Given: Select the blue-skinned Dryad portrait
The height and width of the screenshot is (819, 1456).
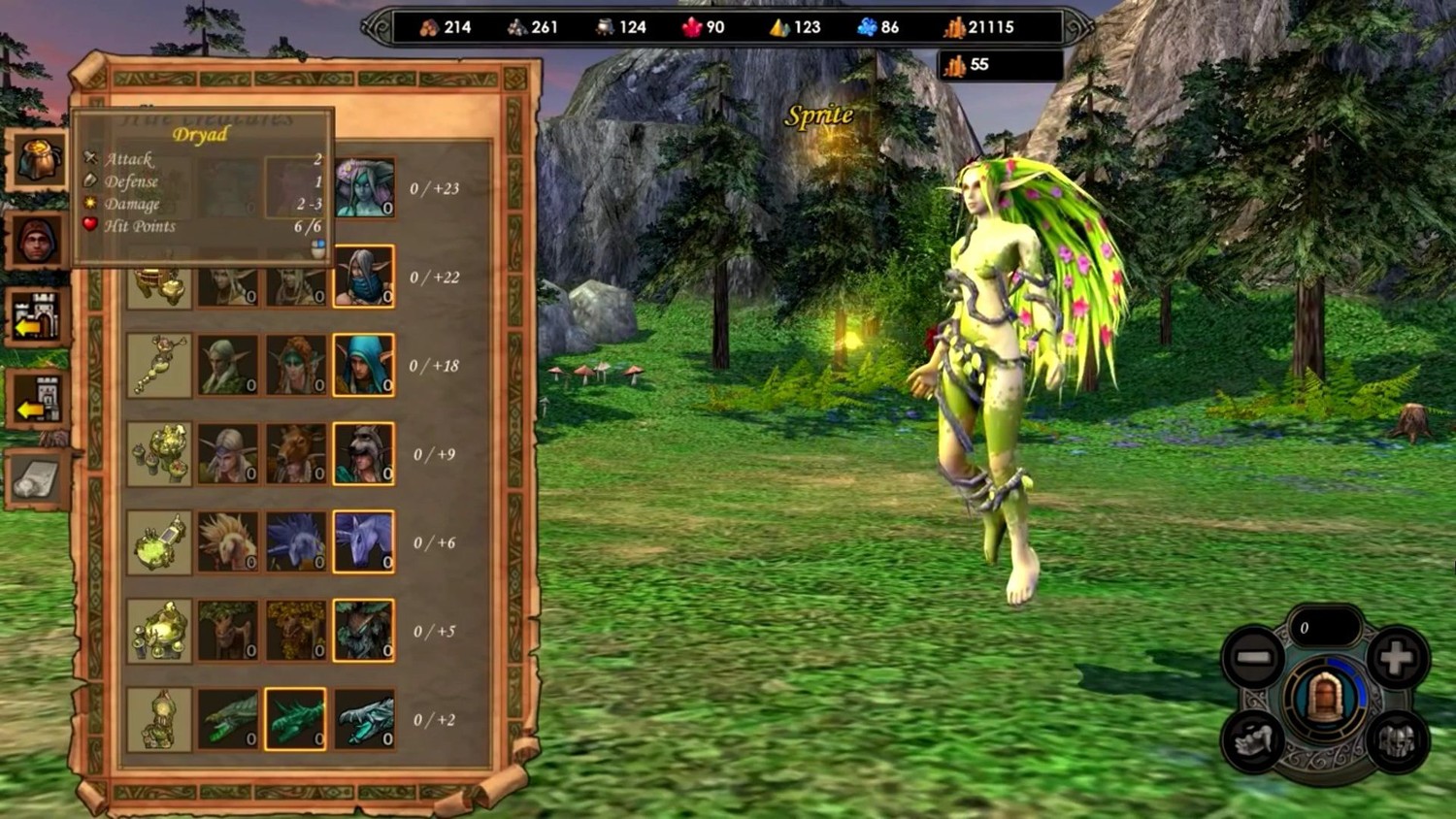Looking at the screenshot, I should 364,187.
